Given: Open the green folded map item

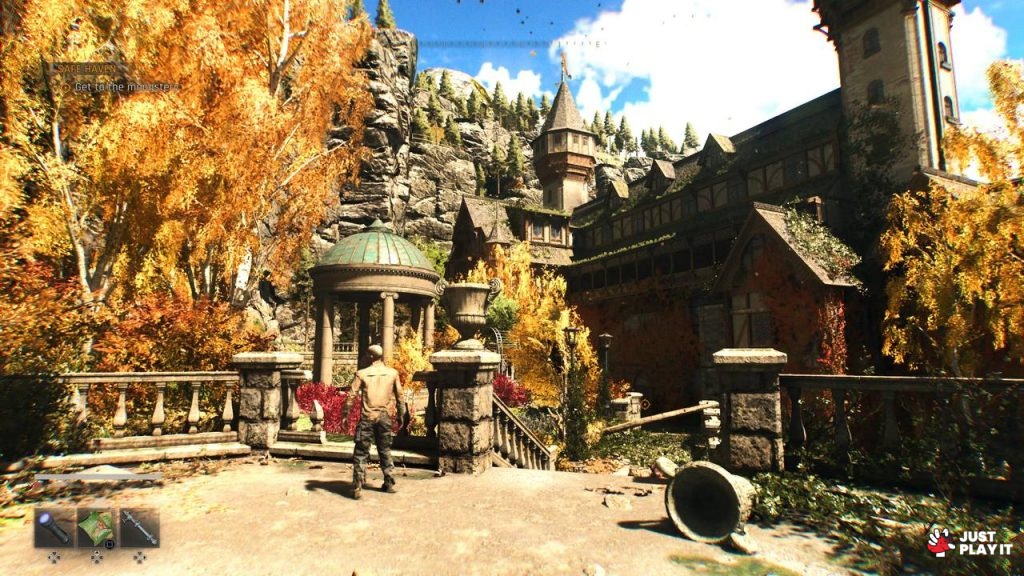Looking at the screenshot, I should (96, 527).
